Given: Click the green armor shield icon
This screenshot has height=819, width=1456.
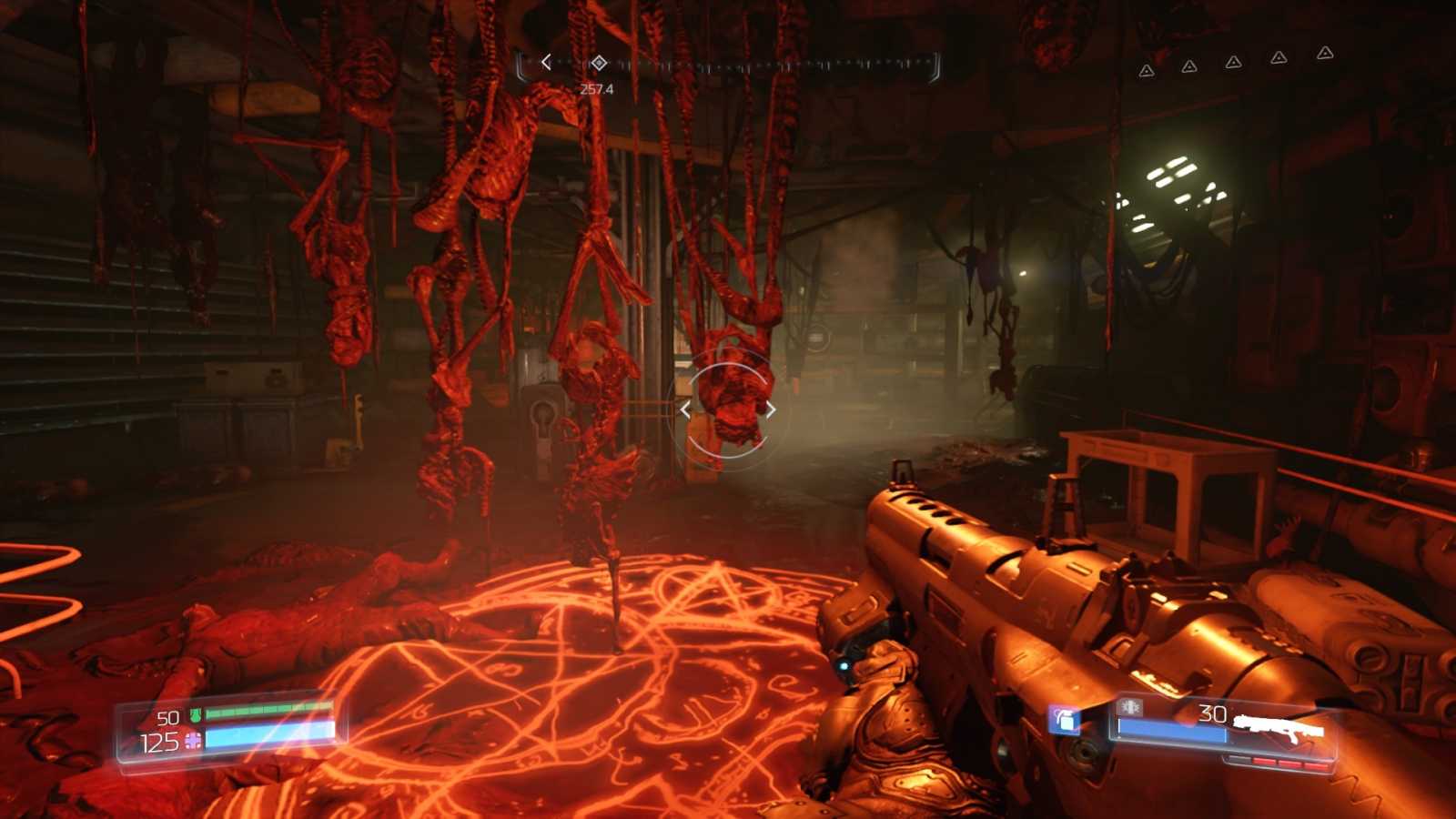Looking at the screenshot, I should click(x=195, y=716).
